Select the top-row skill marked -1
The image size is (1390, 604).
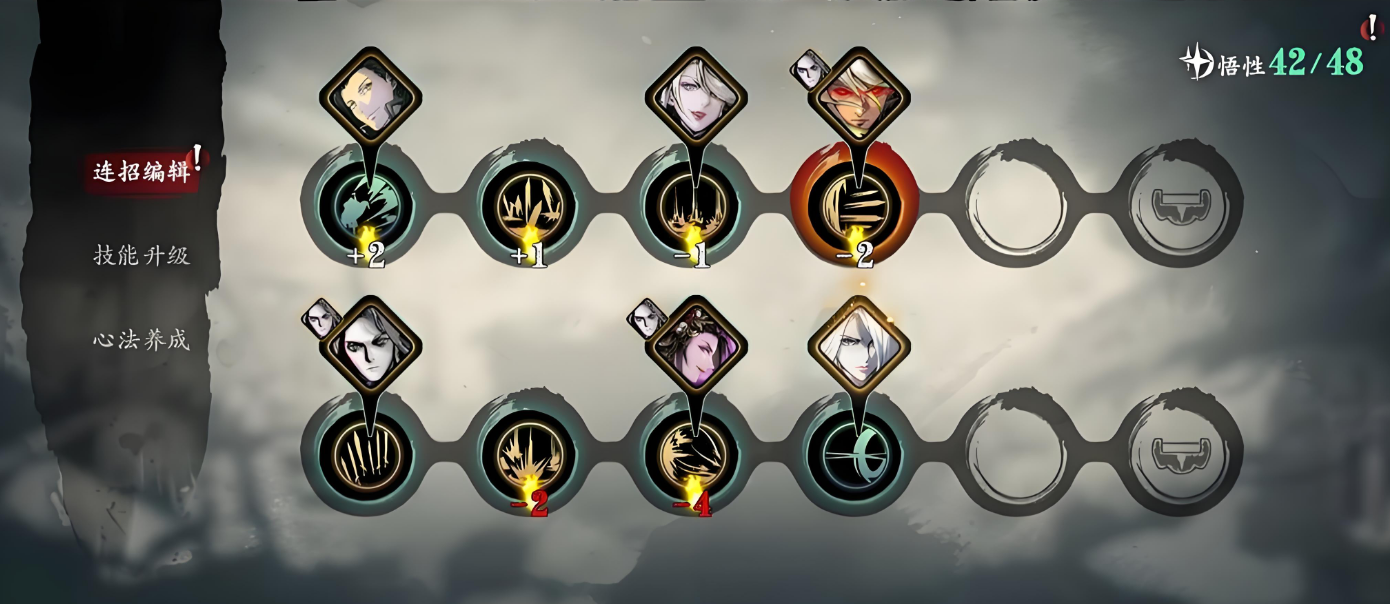pyautogui.click(x=691, y=205)
